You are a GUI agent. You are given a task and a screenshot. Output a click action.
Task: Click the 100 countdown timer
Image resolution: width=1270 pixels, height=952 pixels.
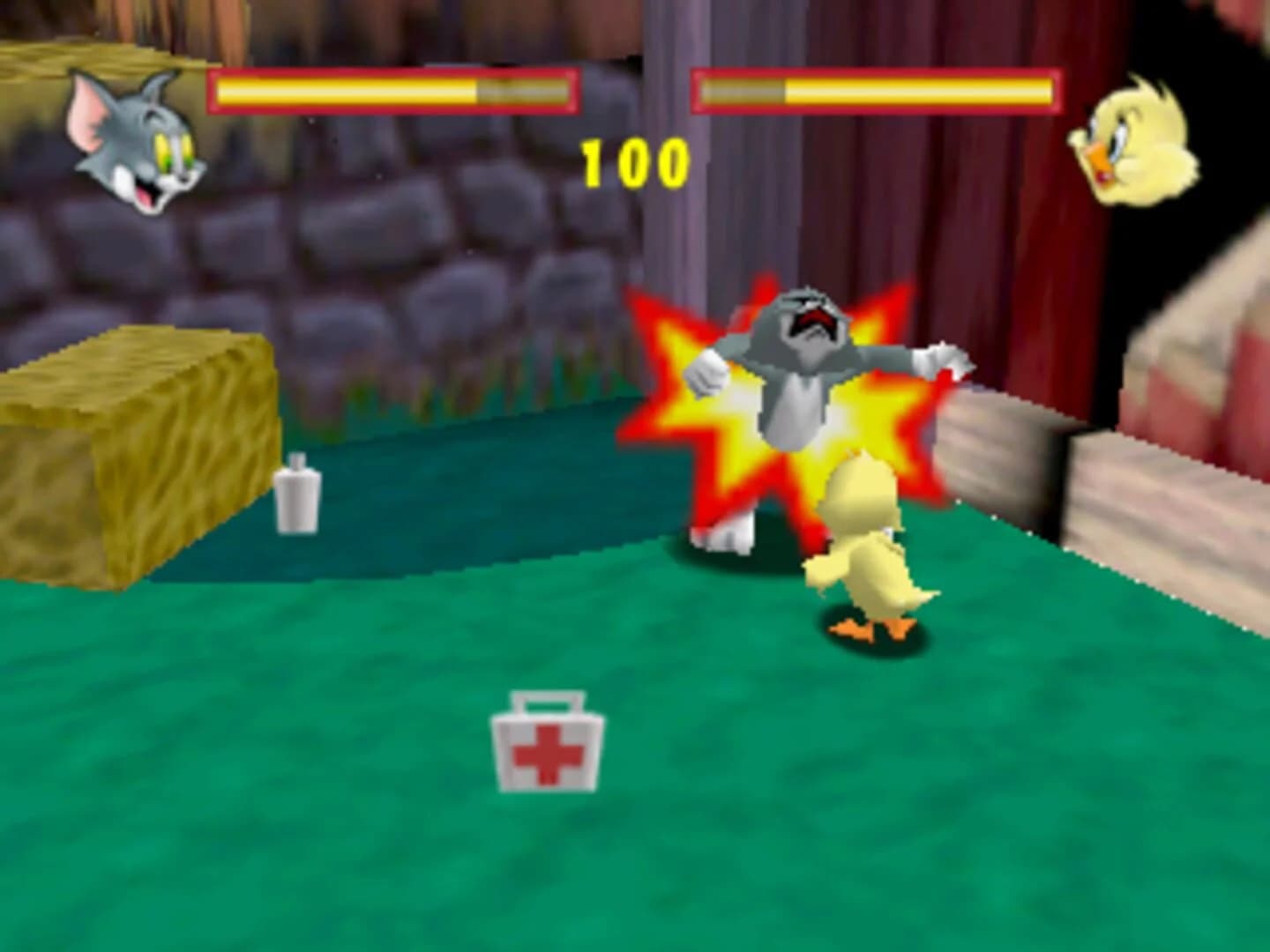pyautogui.click(x=633, y=160)
